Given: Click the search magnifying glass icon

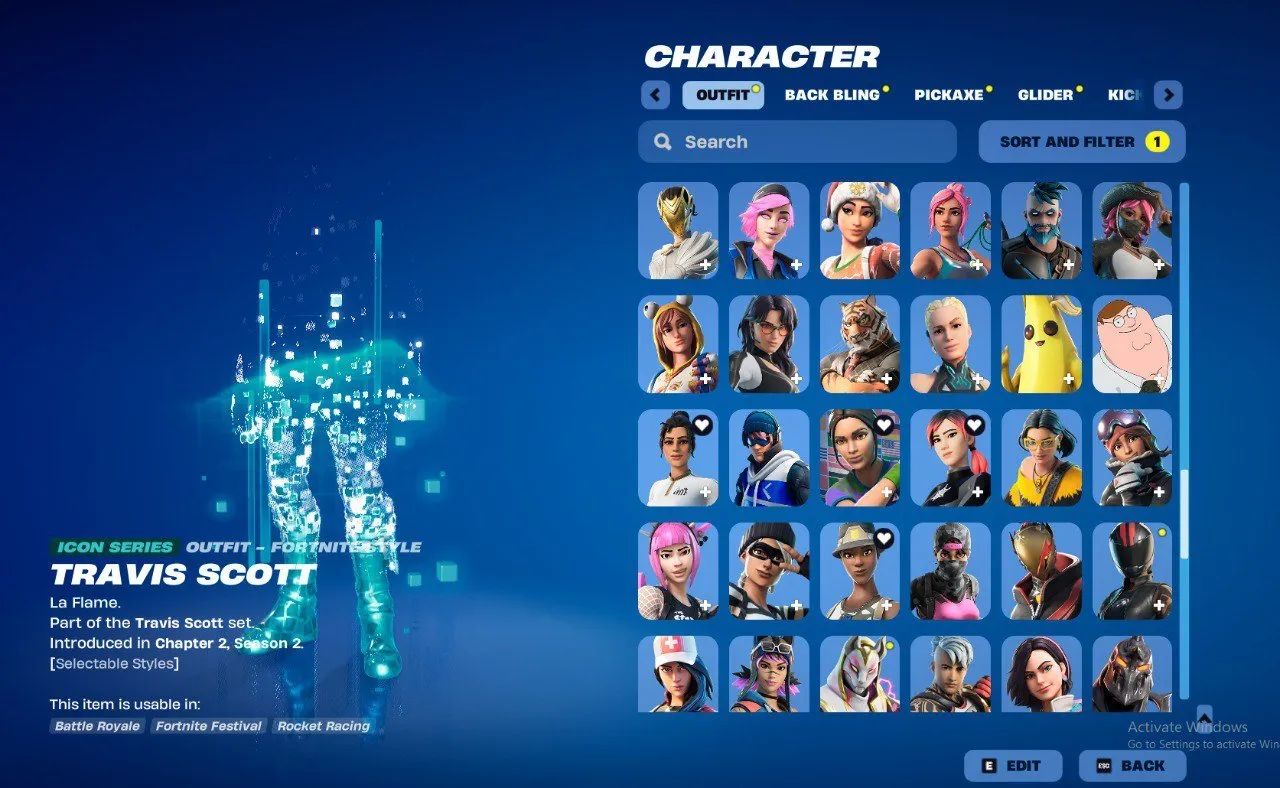Looking at the screenshot, I should (x=662, y=141).
